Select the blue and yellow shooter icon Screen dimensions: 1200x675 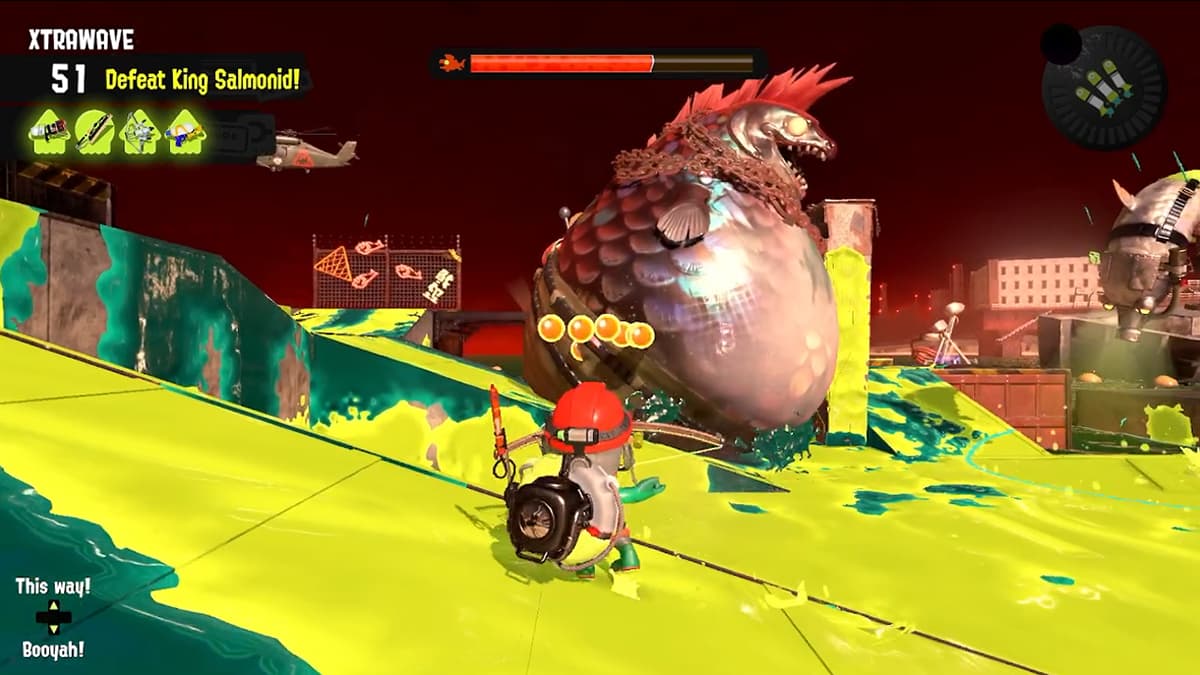[x=185, y=132]
